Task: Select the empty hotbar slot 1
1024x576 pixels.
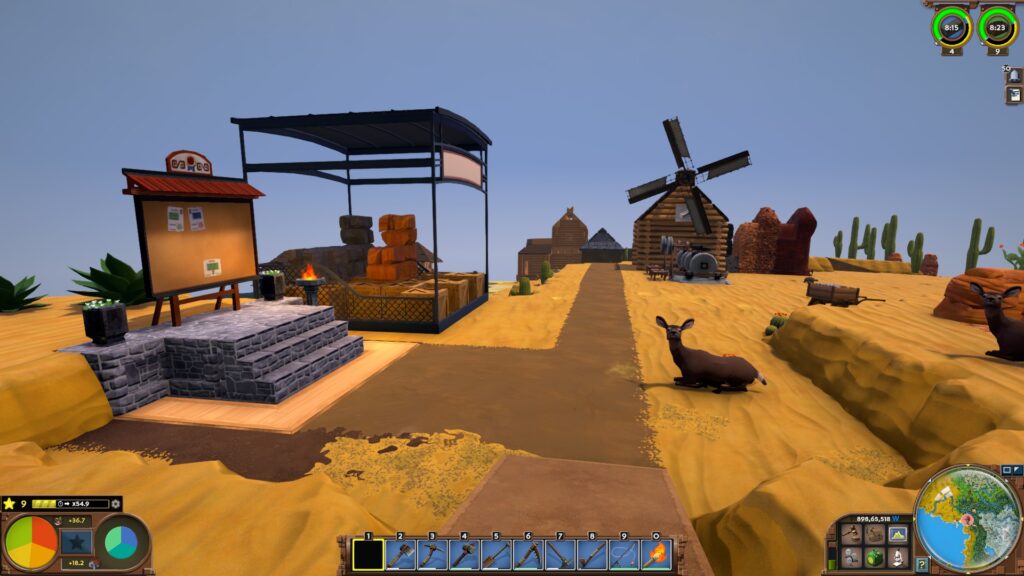Action: (368, 554)
